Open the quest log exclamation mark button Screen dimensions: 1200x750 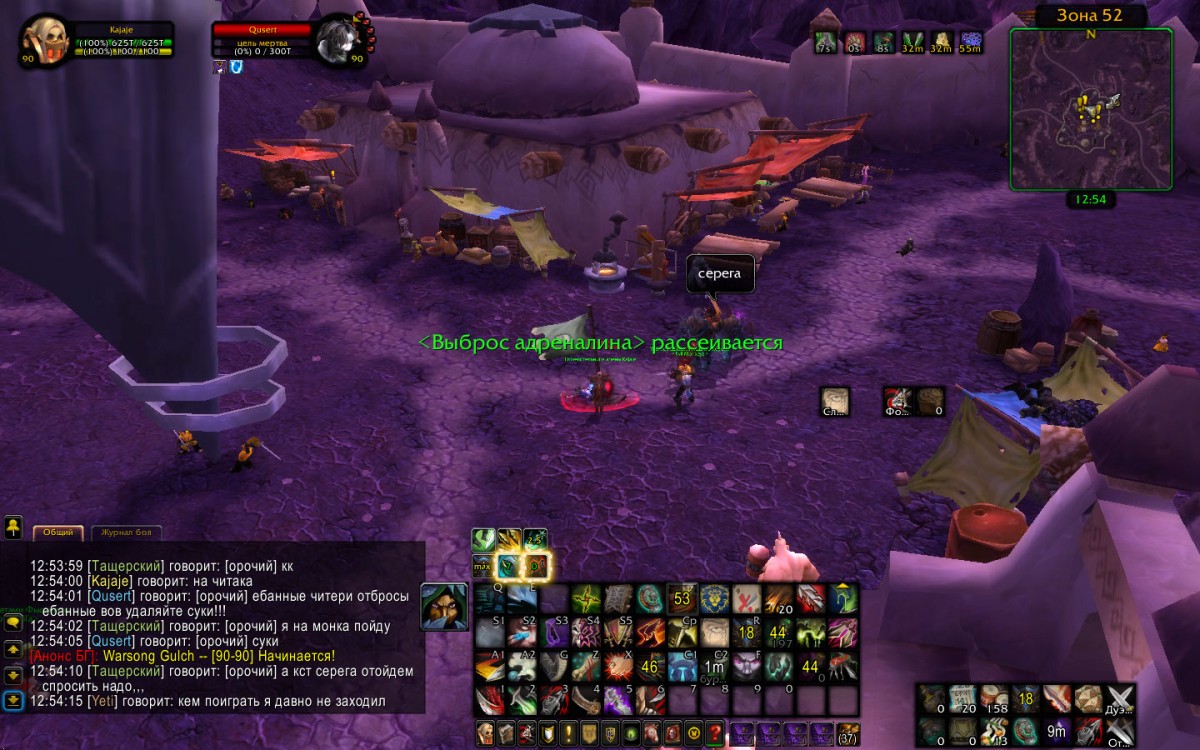[568, 733]
